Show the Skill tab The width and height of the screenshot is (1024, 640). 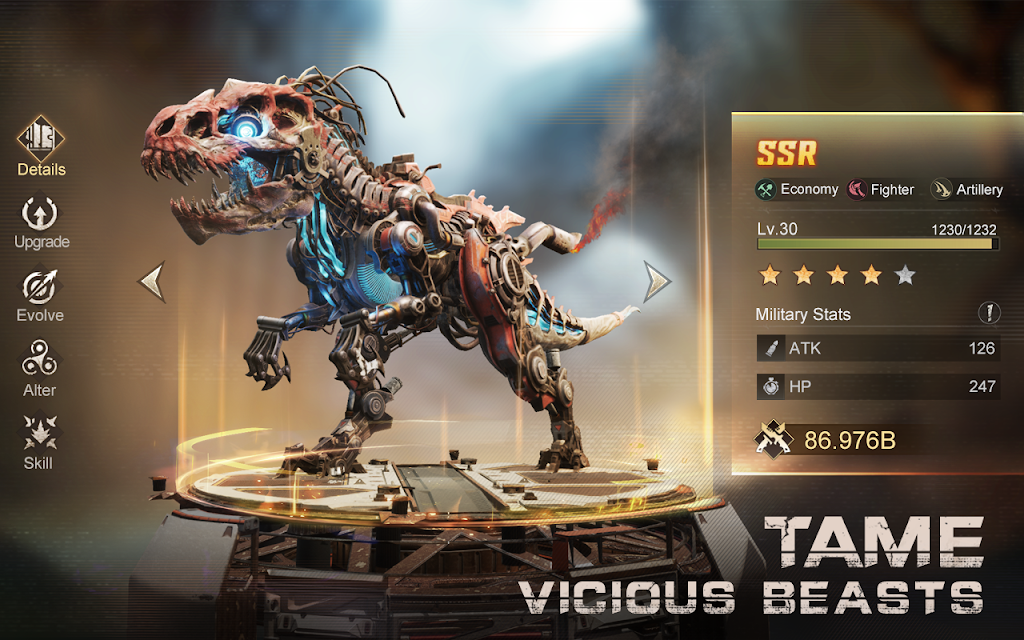tap(39, 441)
